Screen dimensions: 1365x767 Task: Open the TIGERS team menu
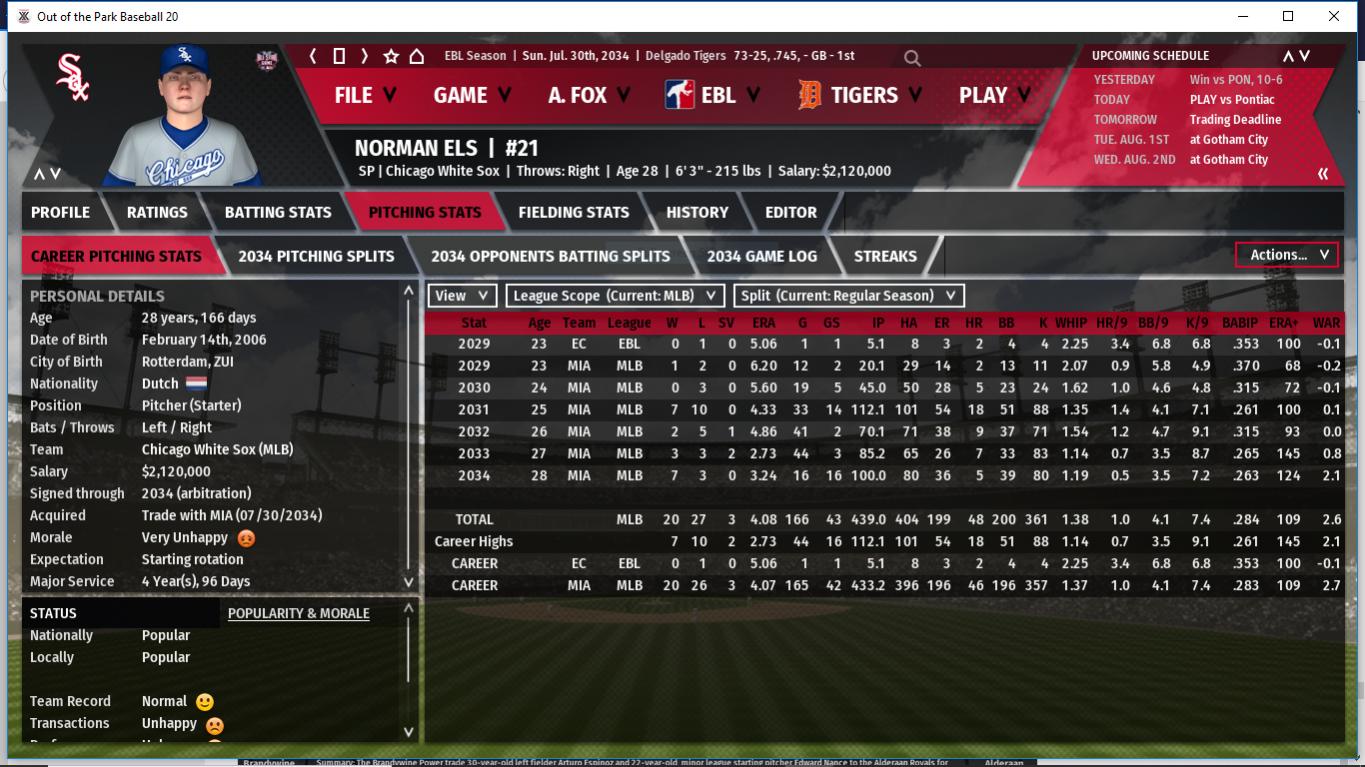coord(862,95)
